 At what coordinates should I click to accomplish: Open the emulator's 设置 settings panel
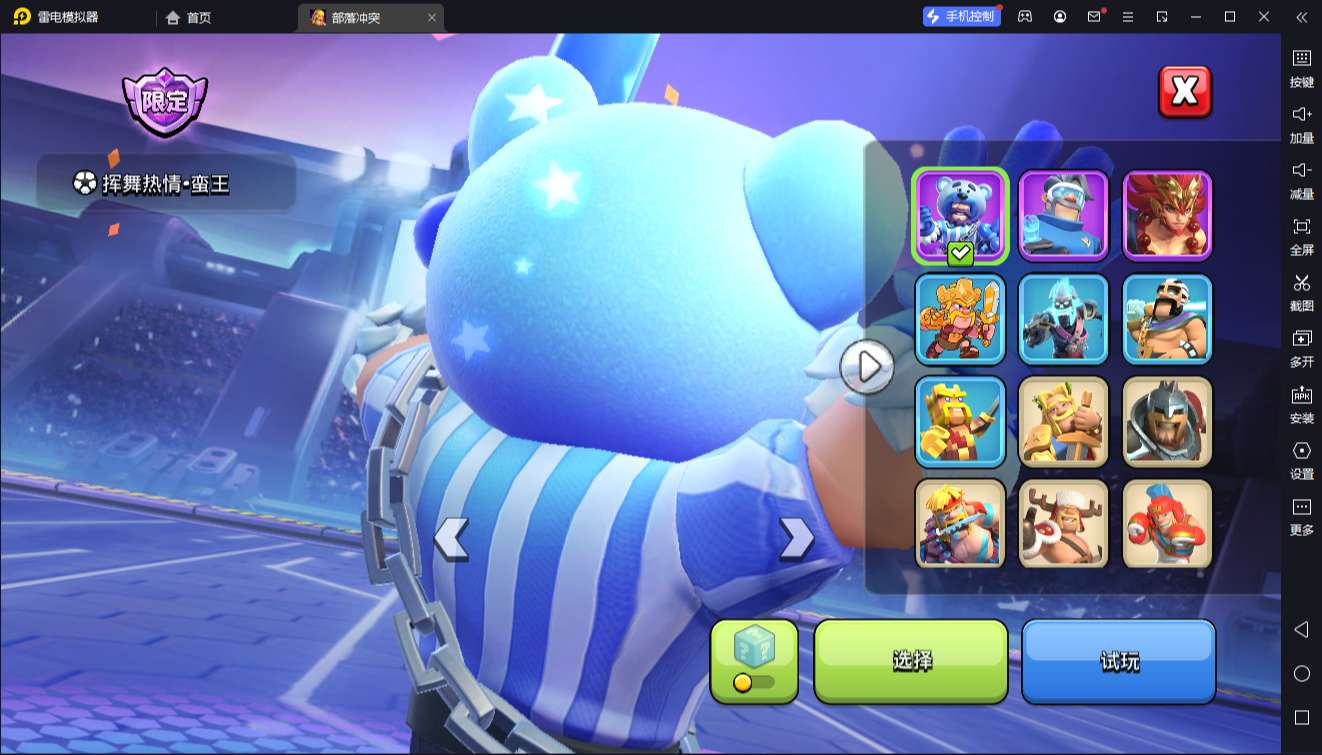[1301, 459]
